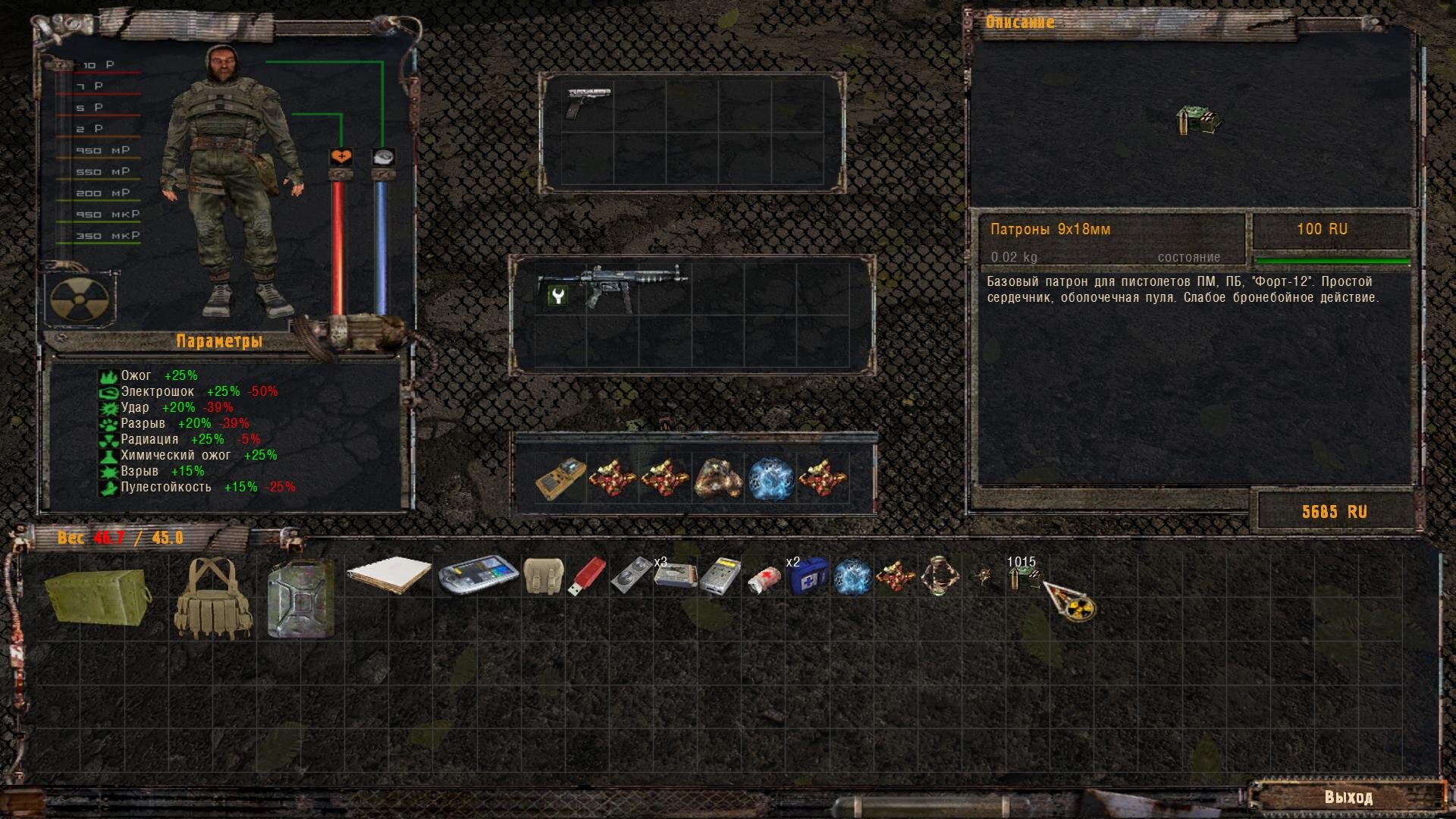Select the red USB flash drive
Image resolution: width=1456 pixels, height=819 pixels.
587,576
